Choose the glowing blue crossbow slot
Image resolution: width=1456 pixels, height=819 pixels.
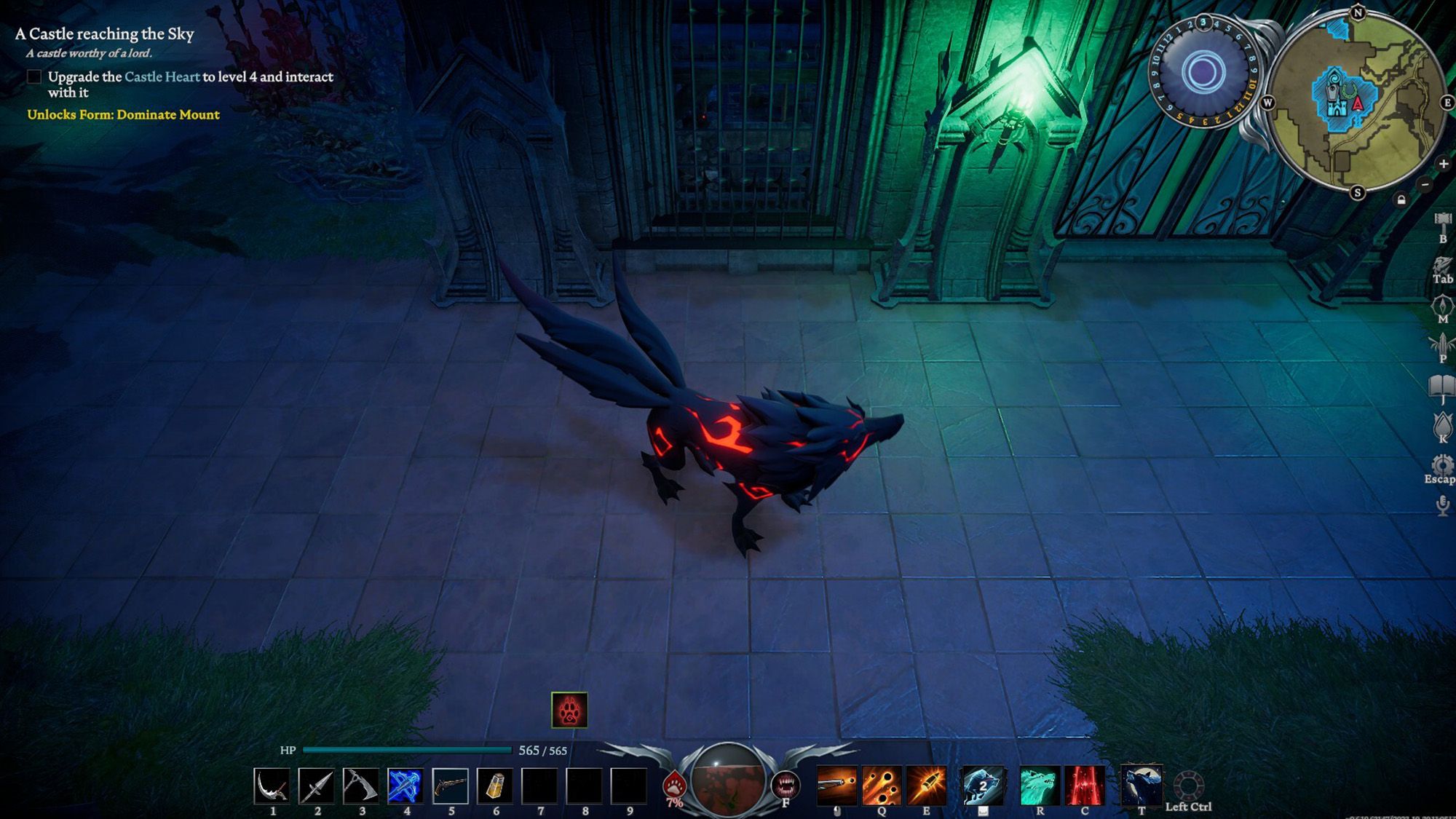405,786
